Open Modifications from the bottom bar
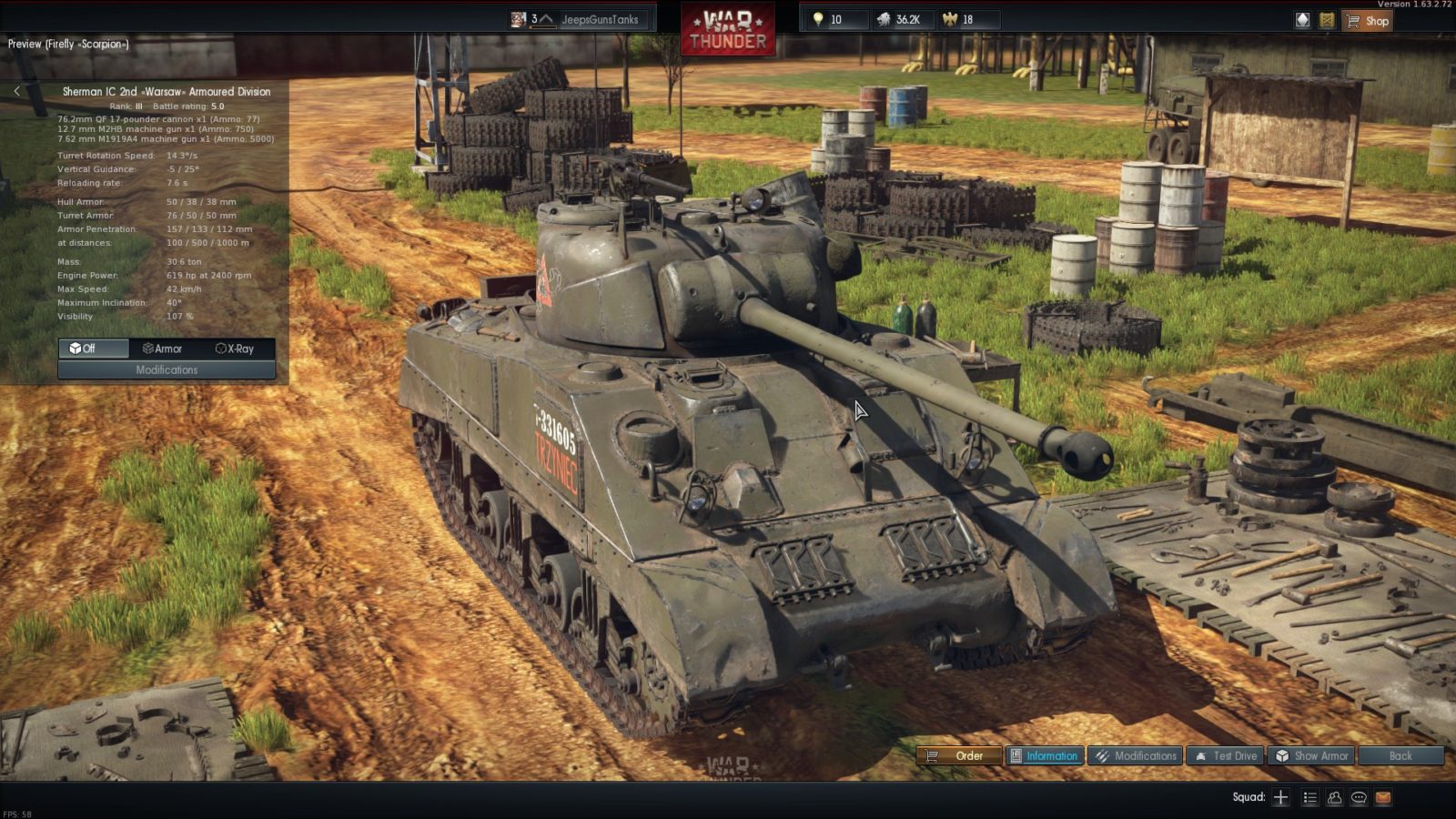The height and width of the screenshot is (819, 1456). 1136,755
